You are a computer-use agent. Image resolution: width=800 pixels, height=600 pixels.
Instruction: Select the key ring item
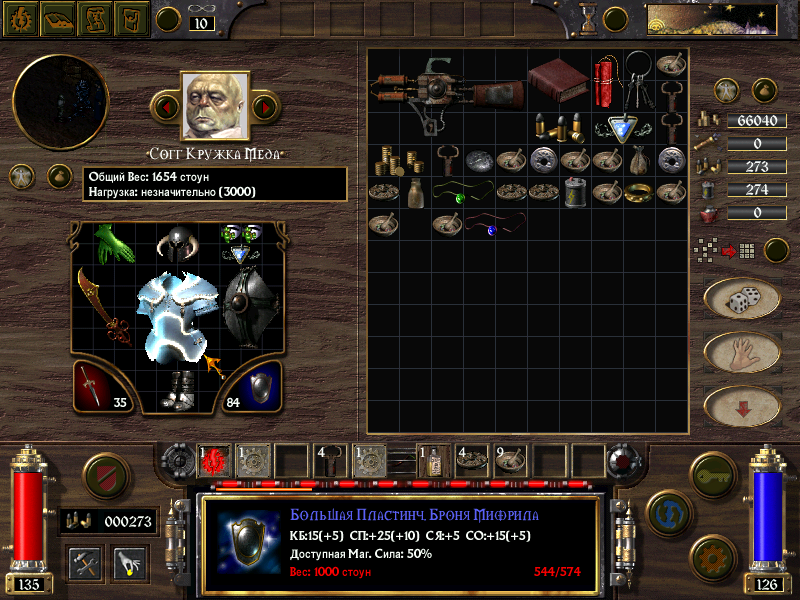click(640, 82)
